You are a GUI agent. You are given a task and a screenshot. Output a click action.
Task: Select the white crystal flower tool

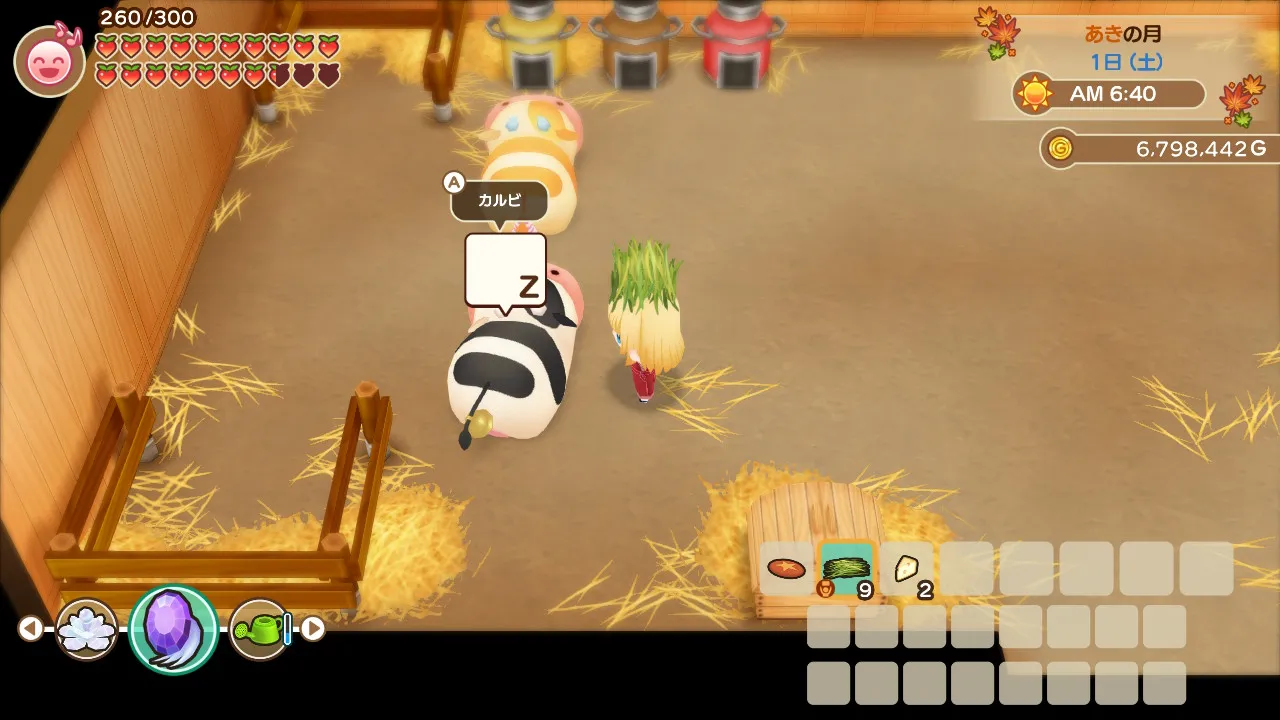tap(87, 629)
